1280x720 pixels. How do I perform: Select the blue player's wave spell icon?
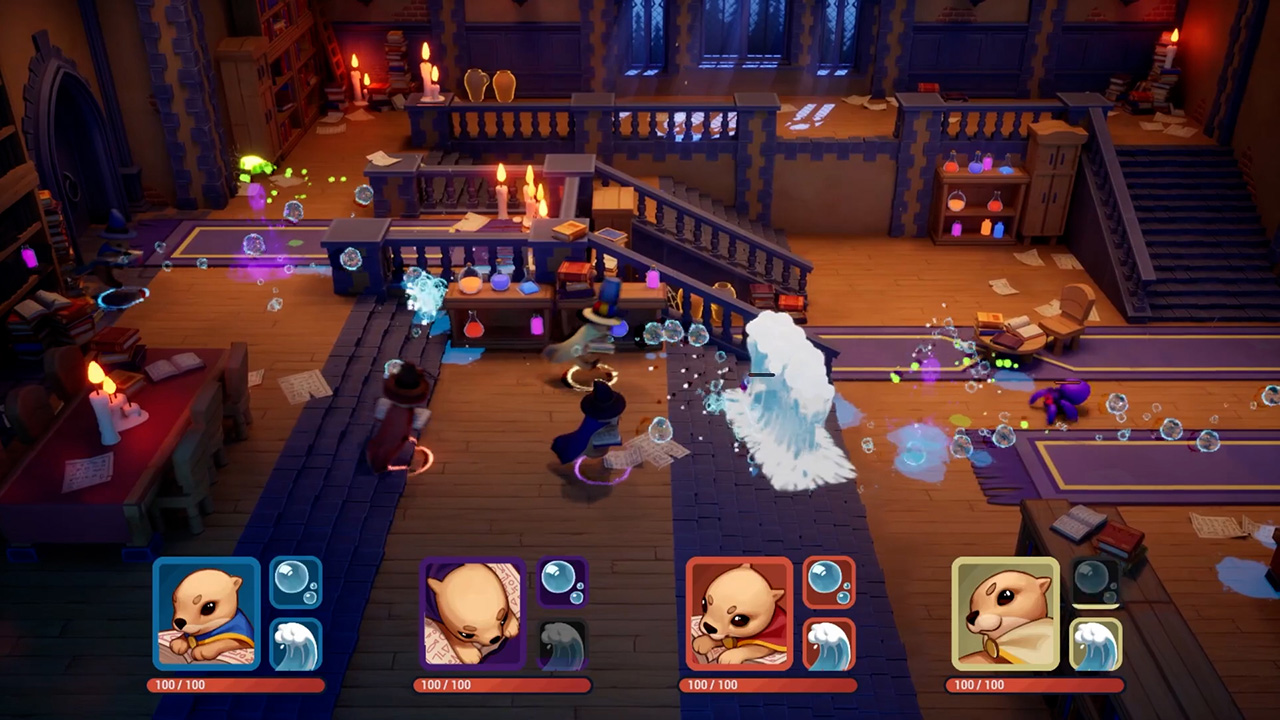(x=297, y=645)
